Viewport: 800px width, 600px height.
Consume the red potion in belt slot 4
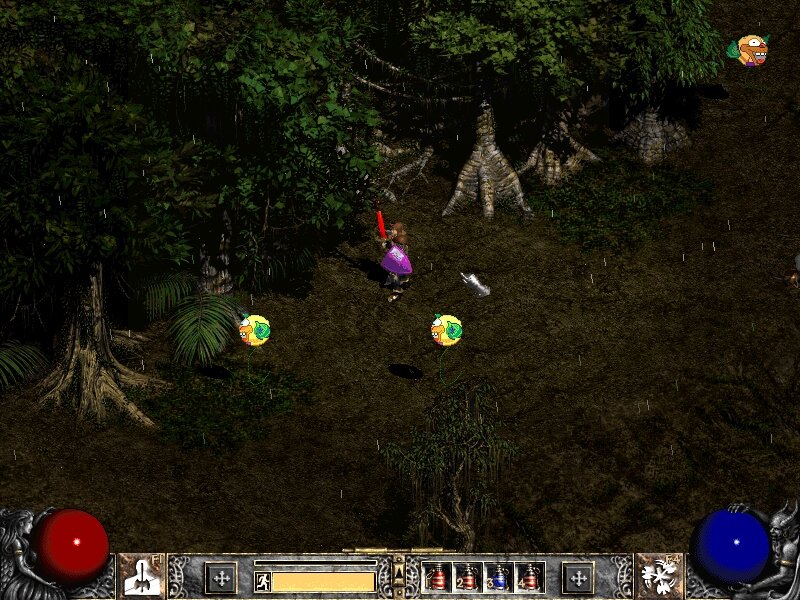tap(528, 577)
